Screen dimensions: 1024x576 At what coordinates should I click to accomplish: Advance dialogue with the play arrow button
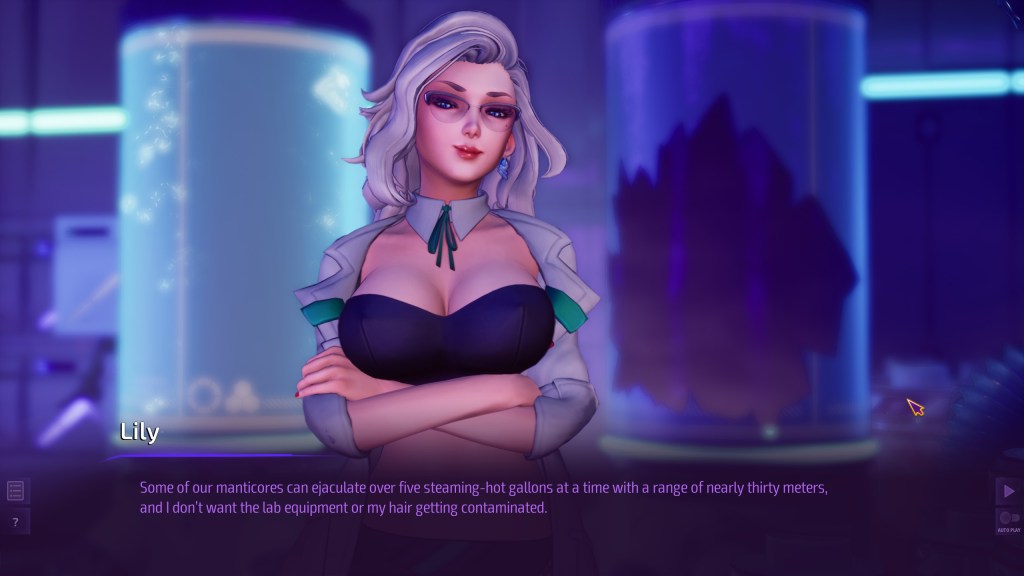tap(1008, 490)
